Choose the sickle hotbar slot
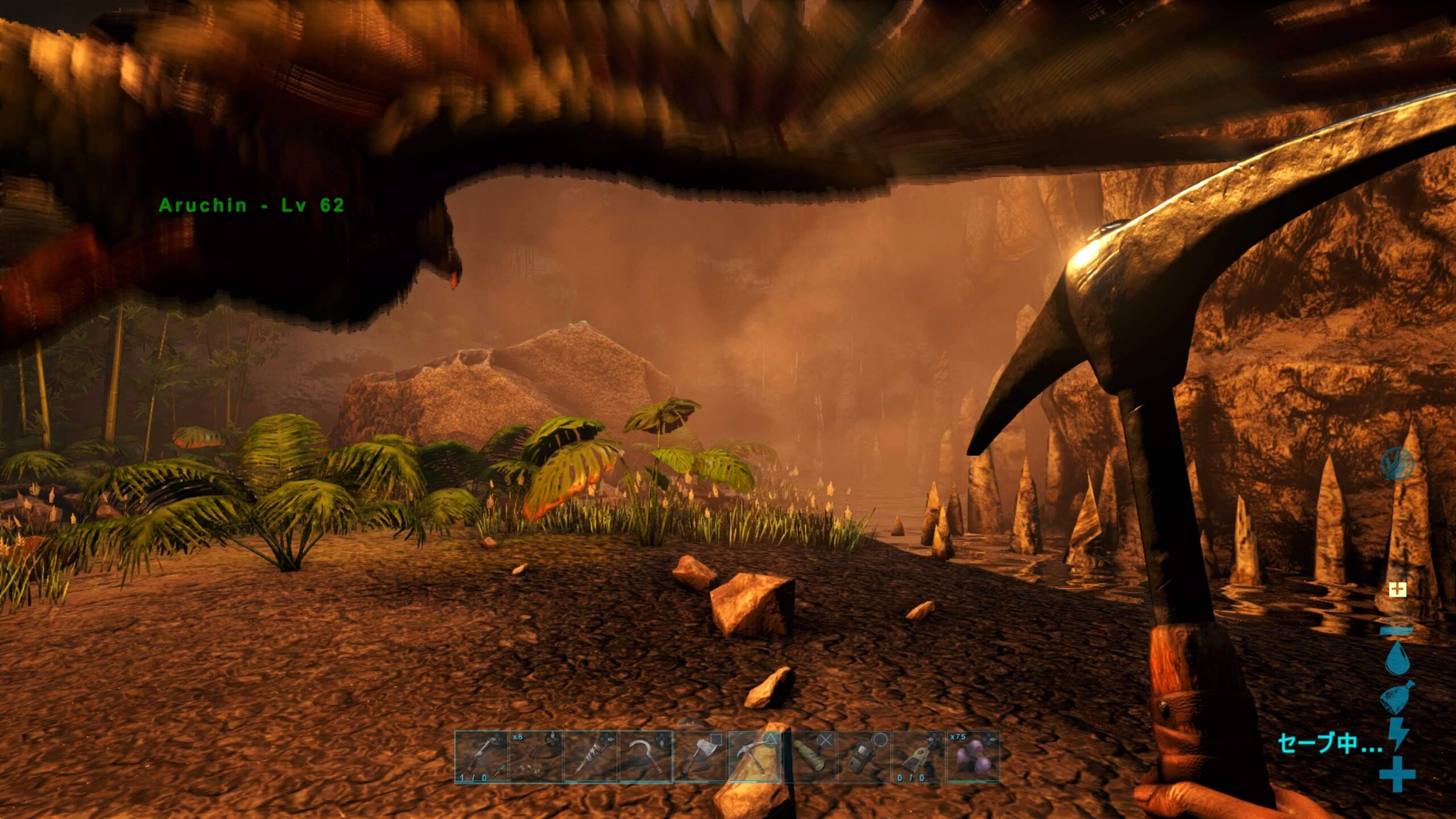 (645, 757)
